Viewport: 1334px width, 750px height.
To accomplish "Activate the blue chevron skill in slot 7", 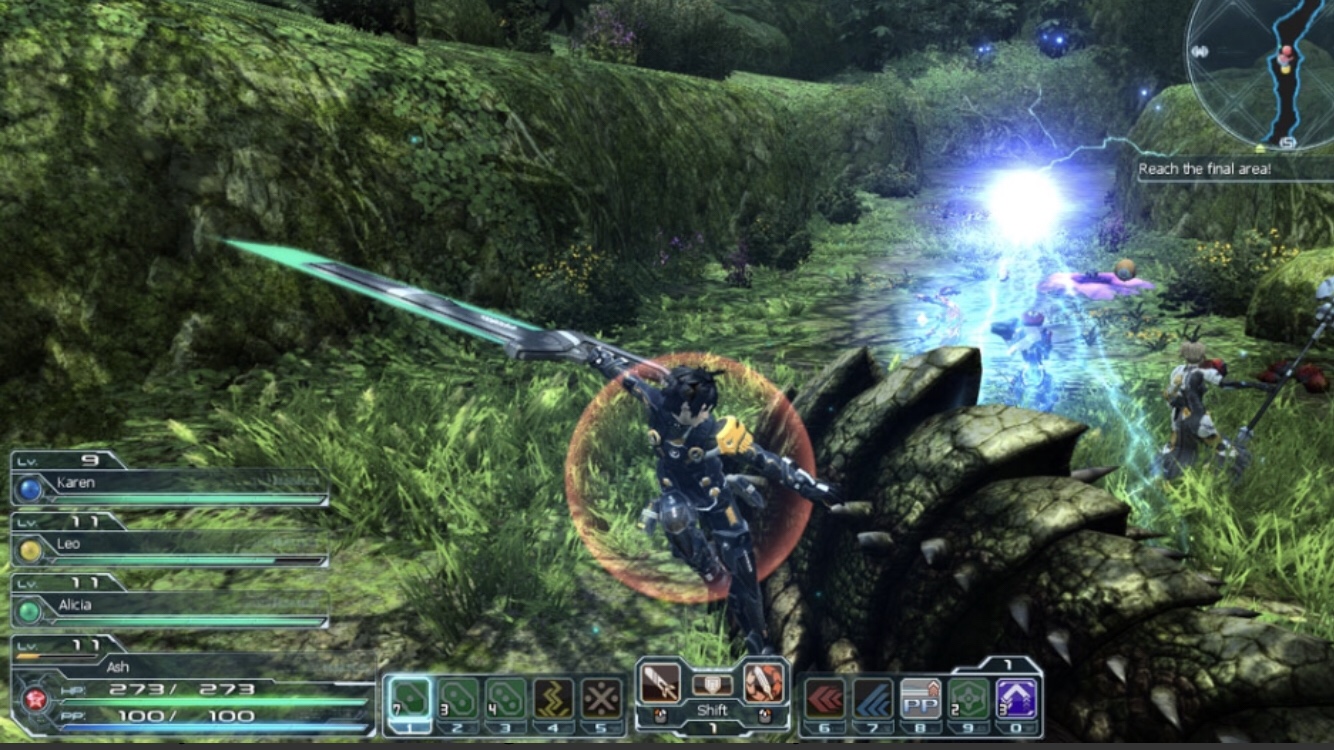I will 873,697.
